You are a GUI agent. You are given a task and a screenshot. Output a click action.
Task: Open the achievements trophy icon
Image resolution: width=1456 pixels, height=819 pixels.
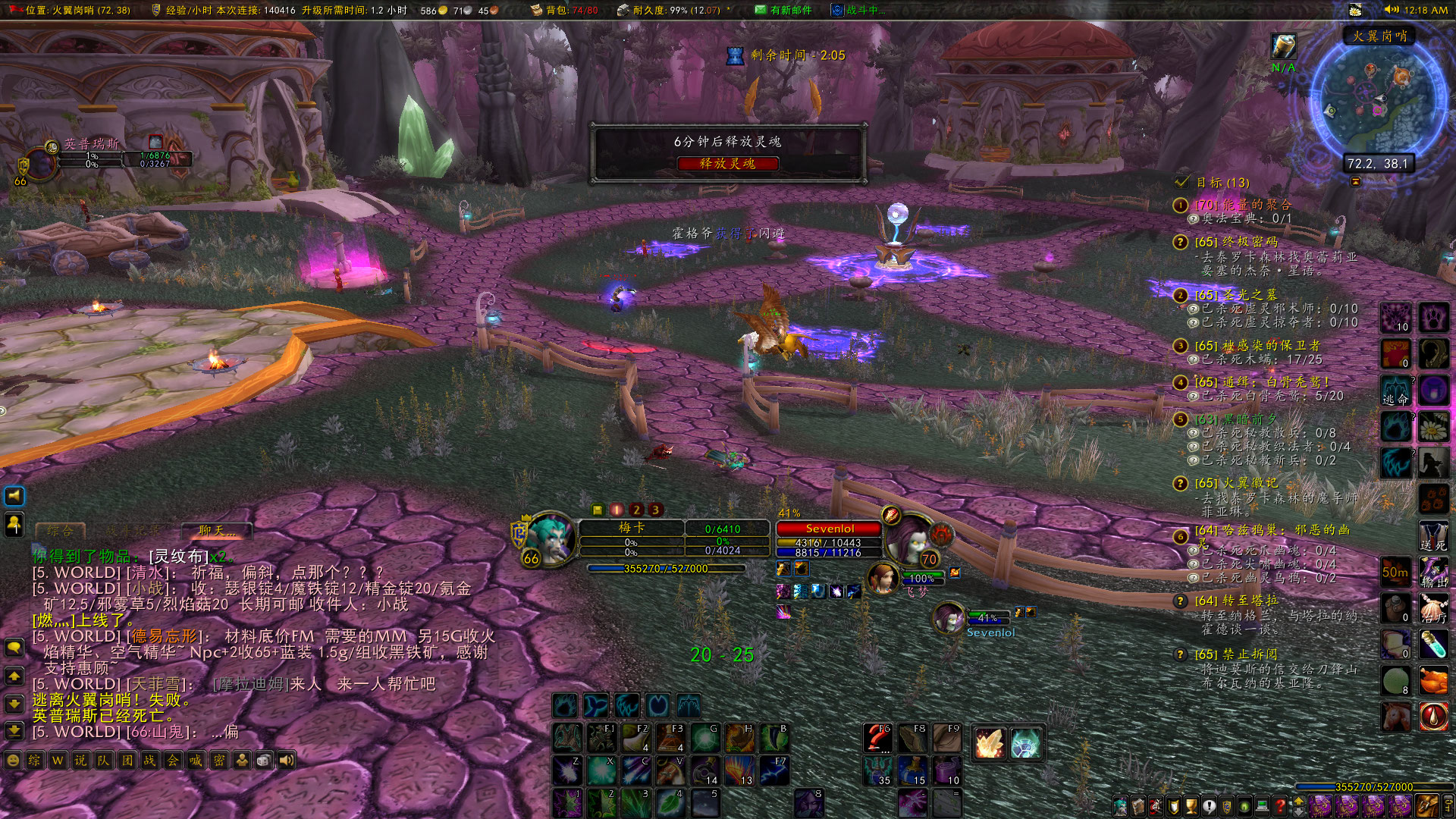coord(1191,806)
